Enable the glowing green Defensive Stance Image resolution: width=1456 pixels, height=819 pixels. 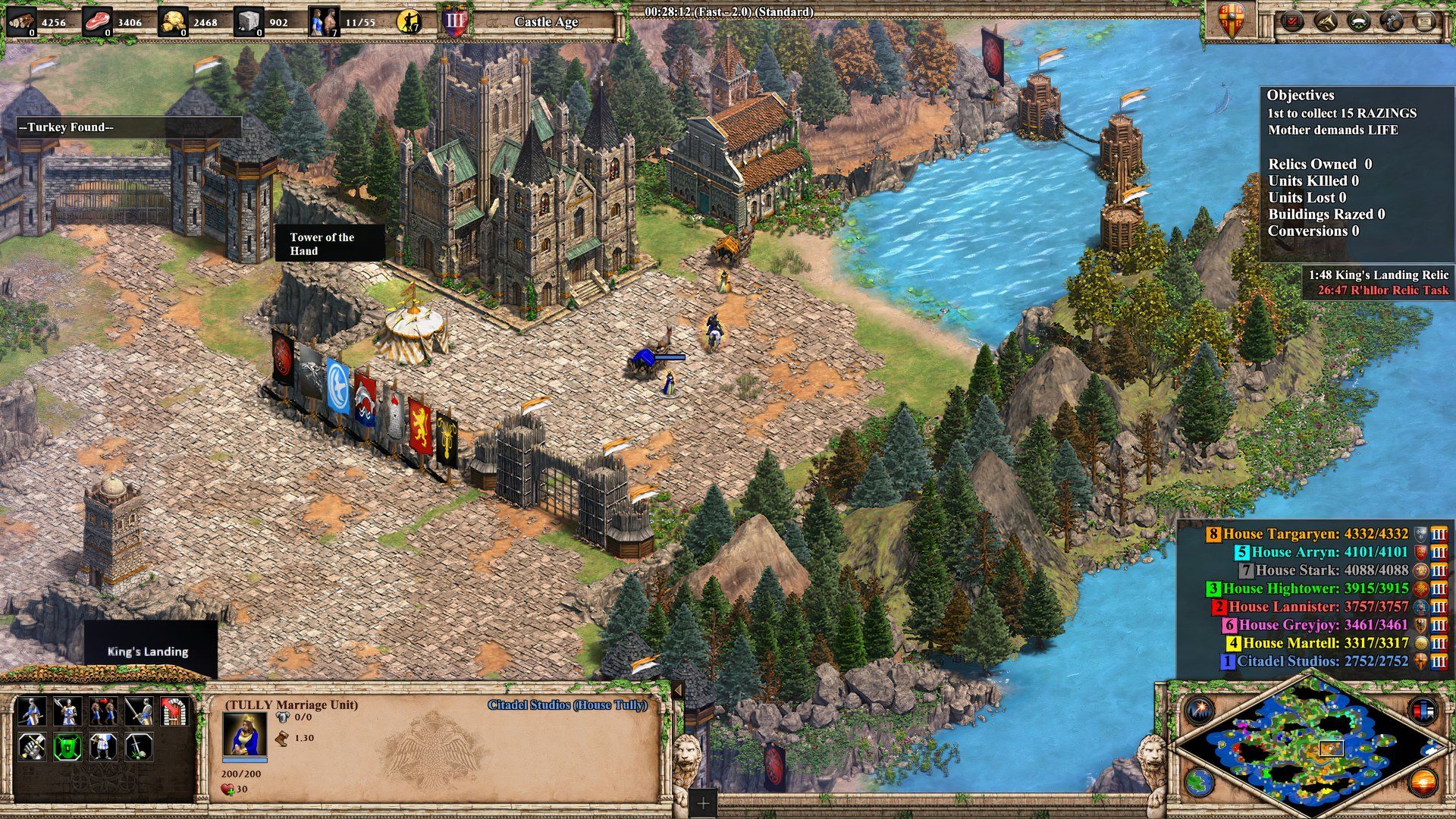tap(67, 746)
